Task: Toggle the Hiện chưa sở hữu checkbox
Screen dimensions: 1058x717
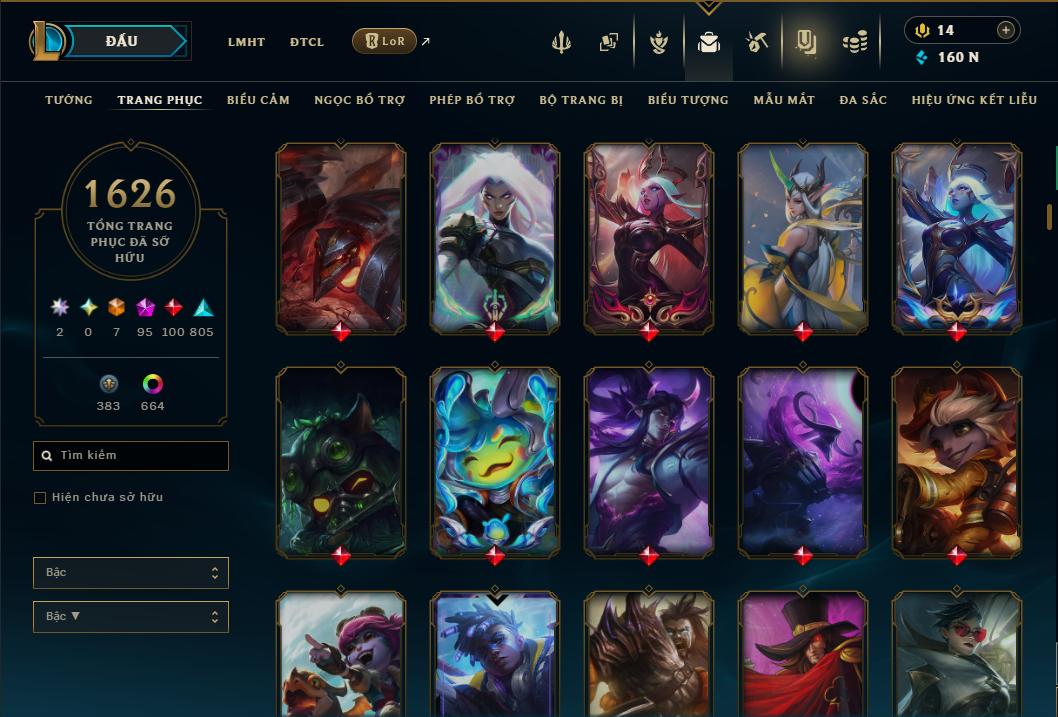Action: (x=40, y=497)
